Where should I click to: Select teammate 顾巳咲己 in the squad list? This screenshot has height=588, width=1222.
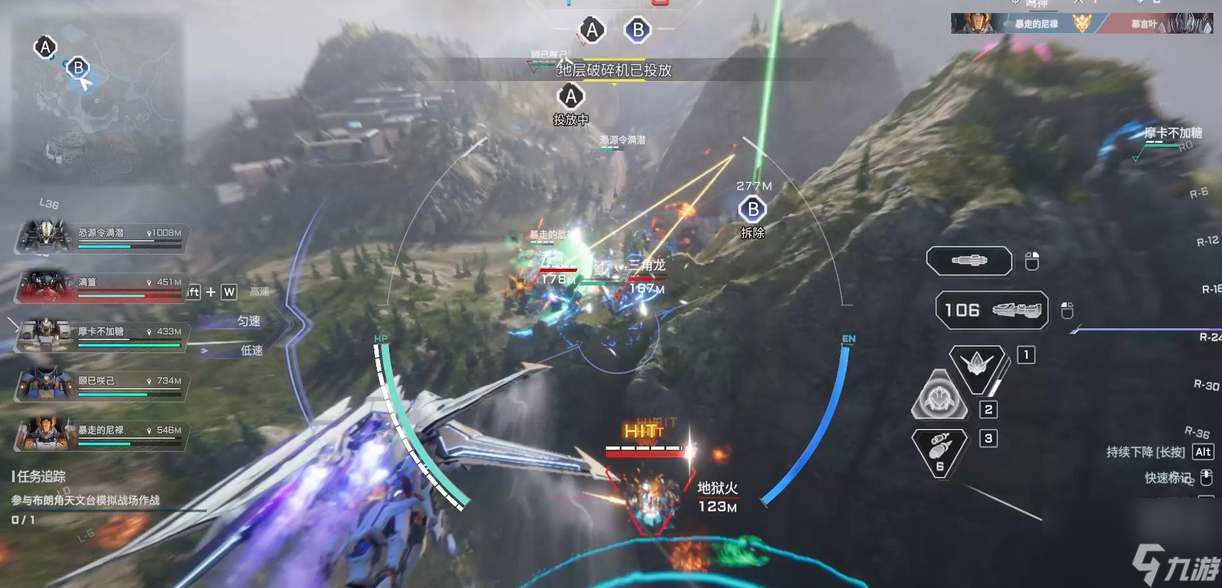click(100, 385)
